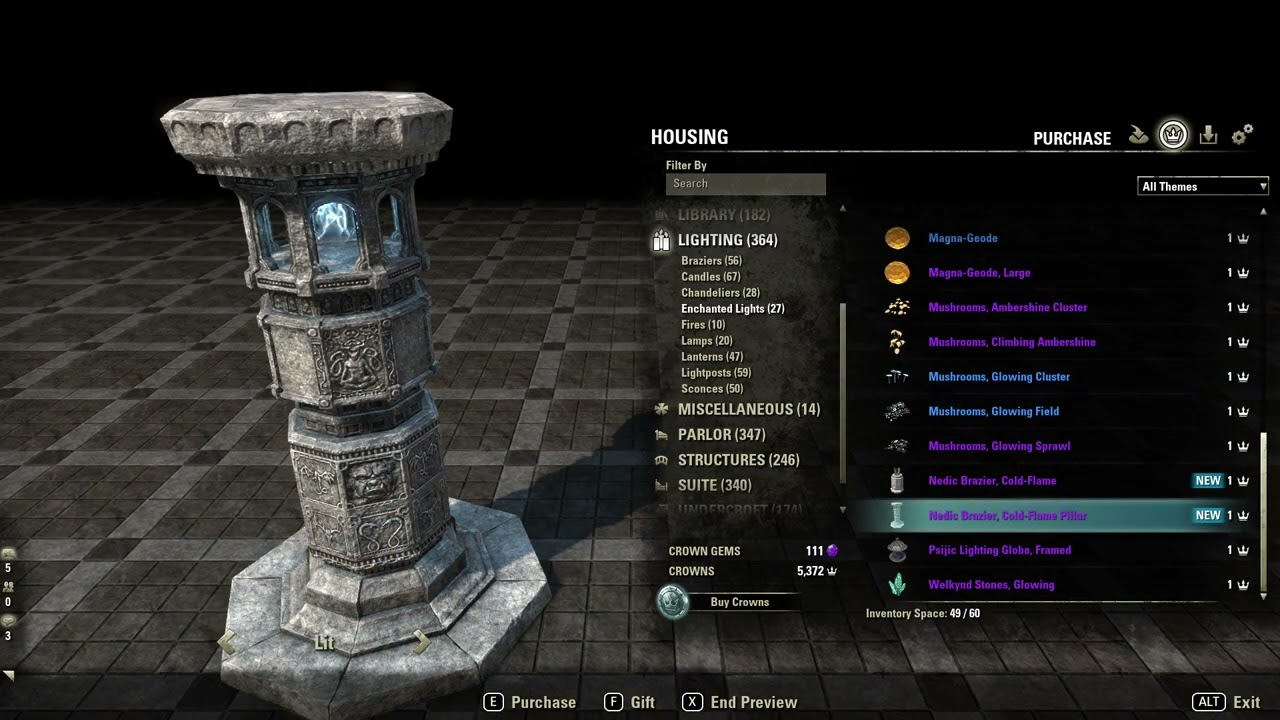
Task: Select Welkynd Stones, Glowing
Action: (x=991, y=585)
